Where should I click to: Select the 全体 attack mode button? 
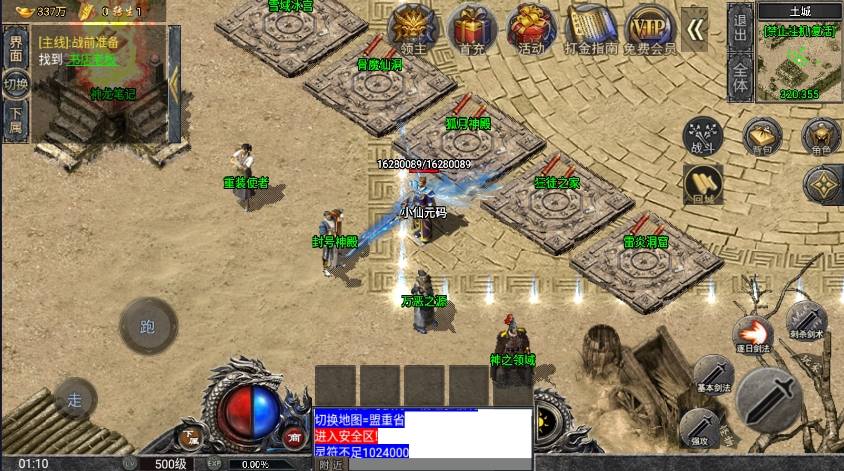tap(740, 75)
